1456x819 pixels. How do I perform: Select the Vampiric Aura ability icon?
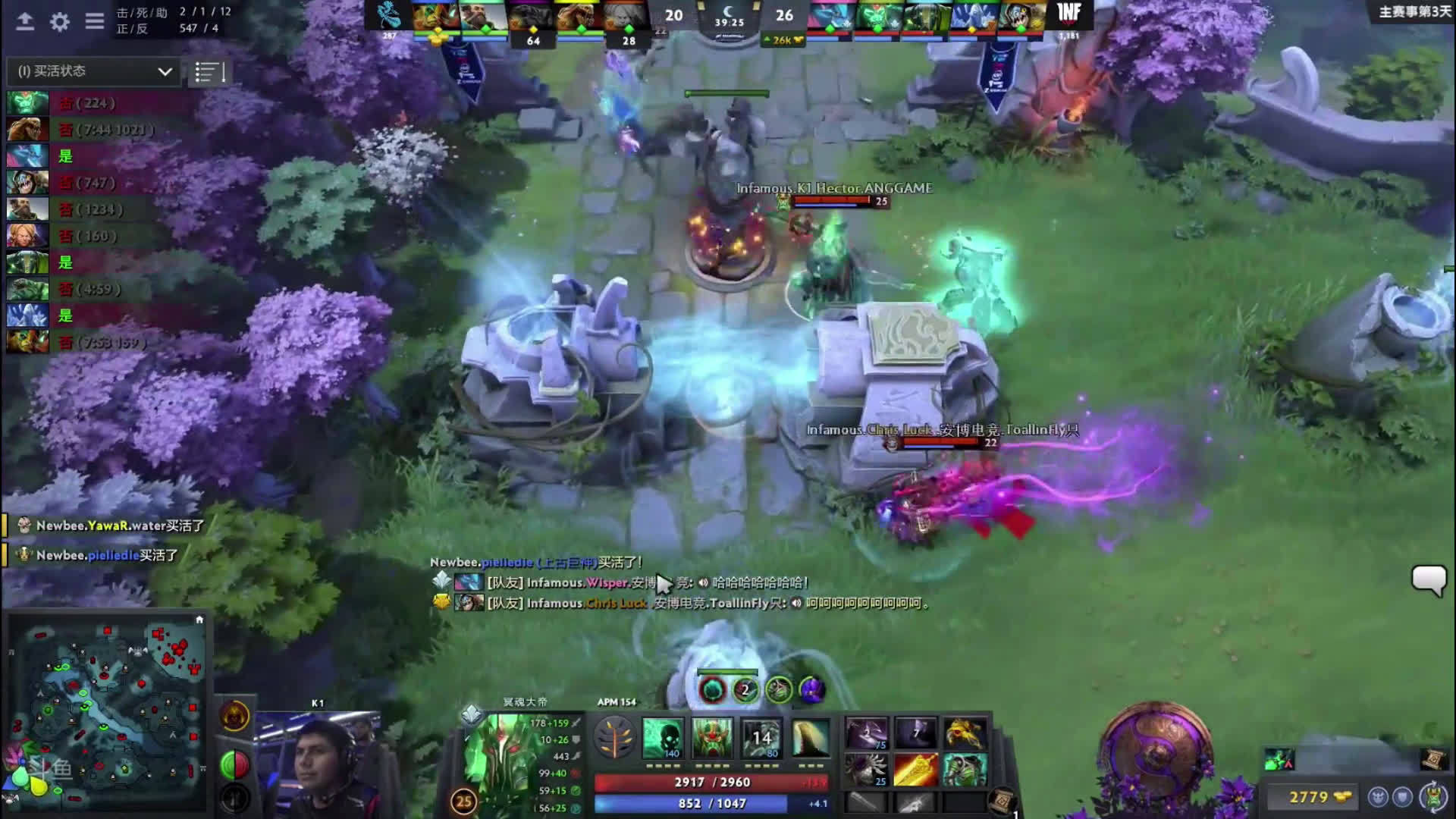coord(712,738)
